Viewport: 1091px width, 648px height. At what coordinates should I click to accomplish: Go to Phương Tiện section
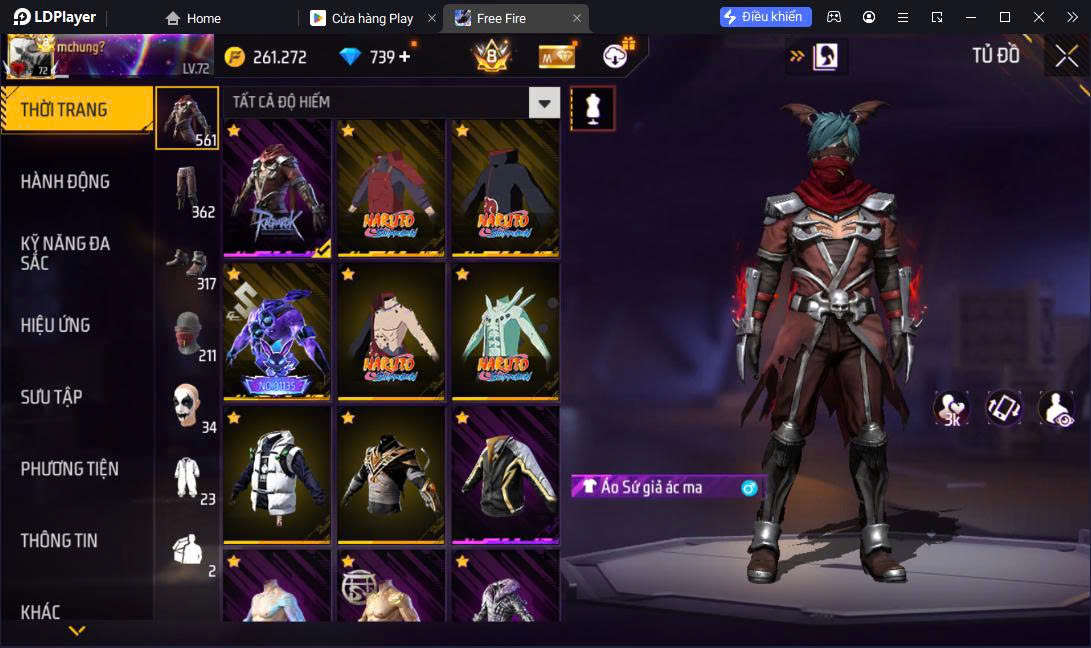coord(70,469)
